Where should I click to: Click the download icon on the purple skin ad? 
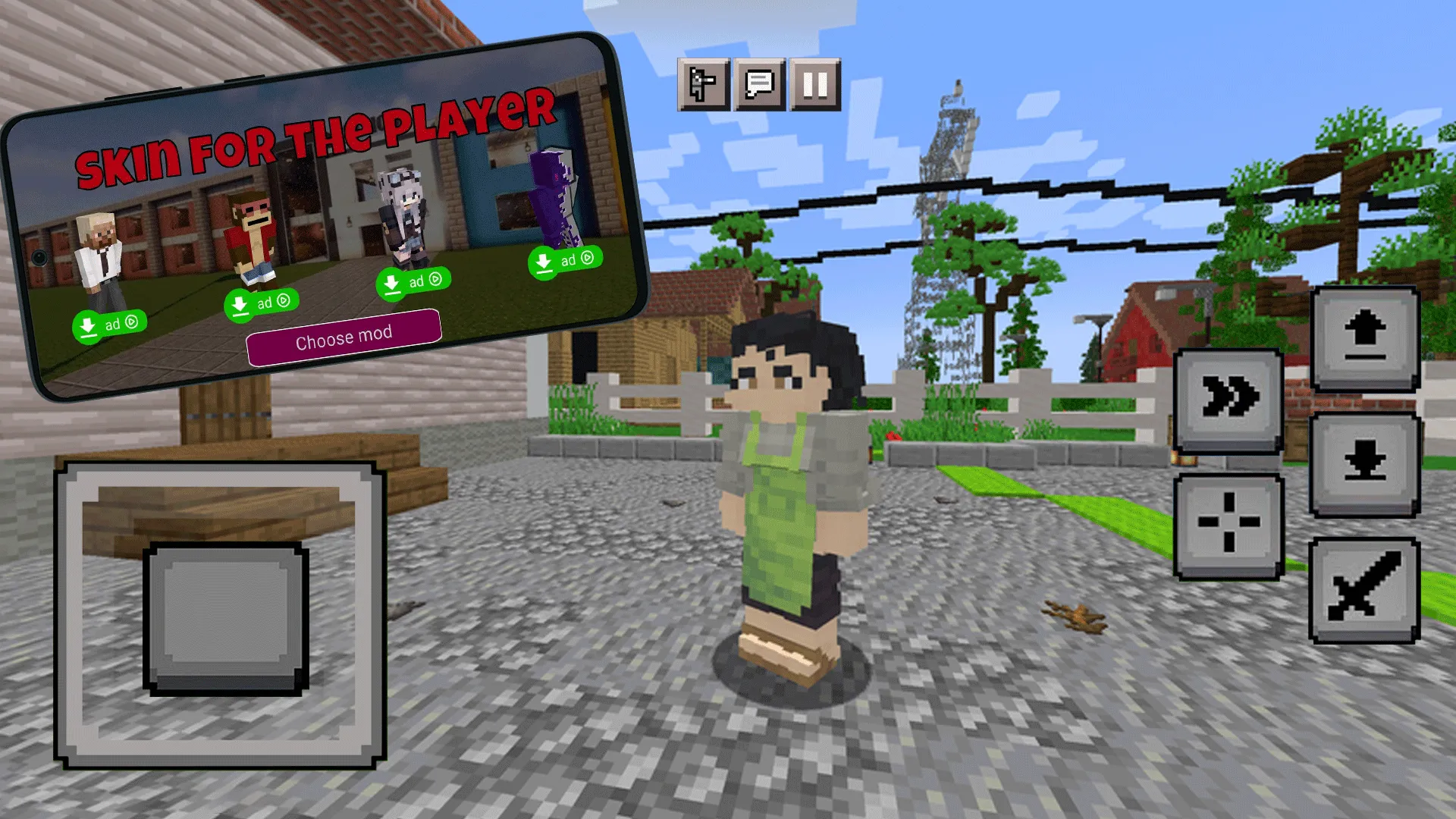pos(544,262)
